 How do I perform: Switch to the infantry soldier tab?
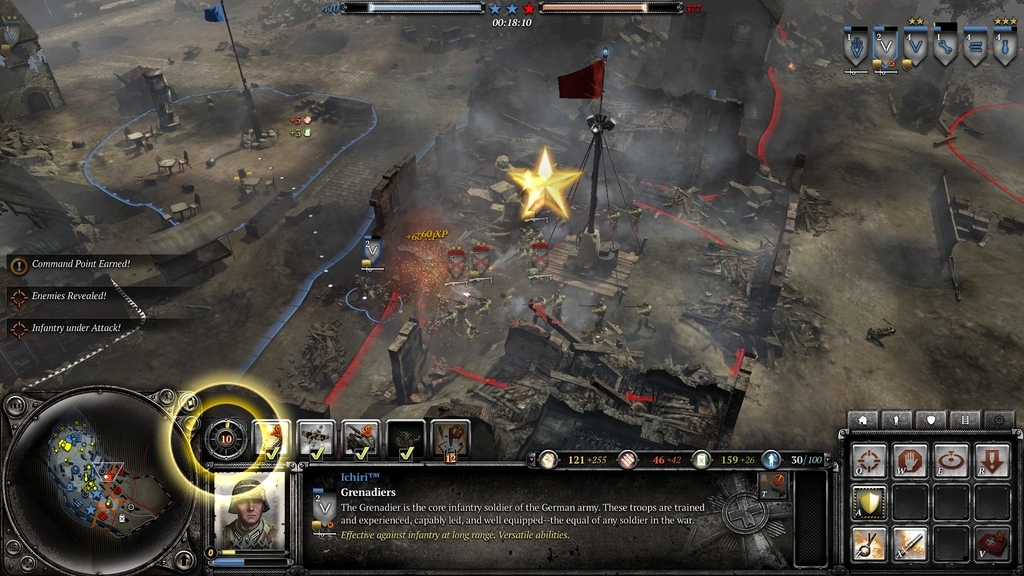pos(897,420)
